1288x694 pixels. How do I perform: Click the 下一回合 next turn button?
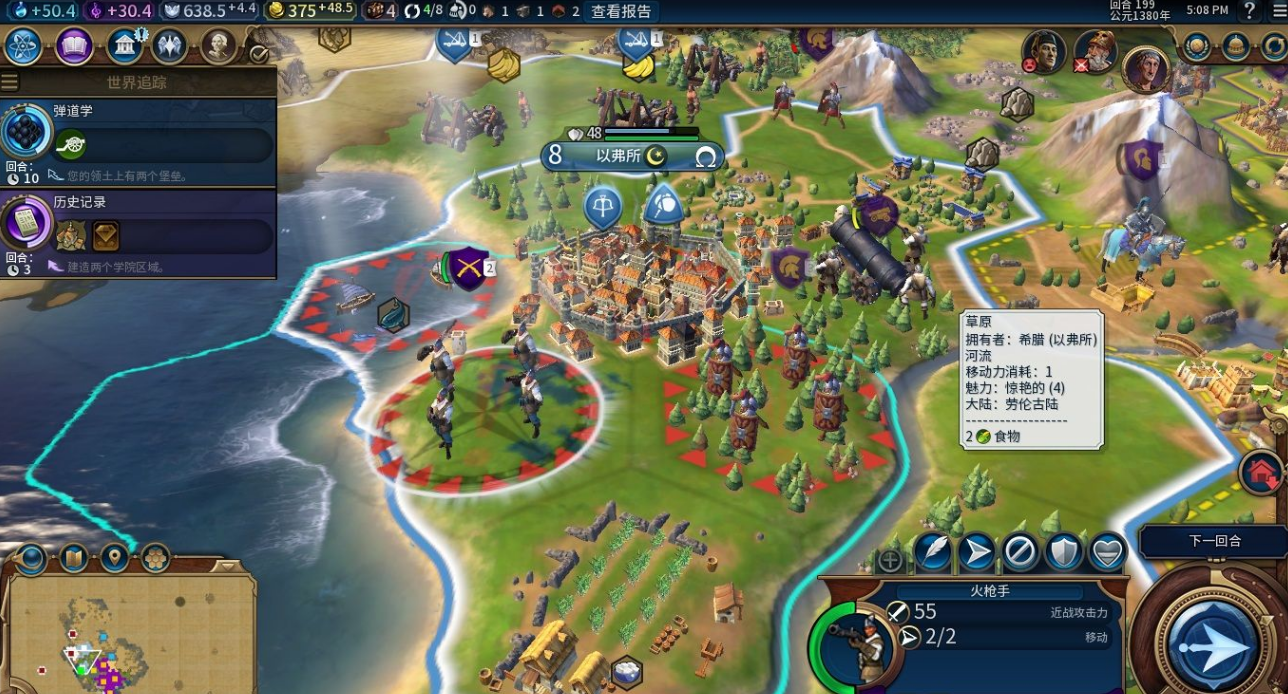[x=1214, y=541]
